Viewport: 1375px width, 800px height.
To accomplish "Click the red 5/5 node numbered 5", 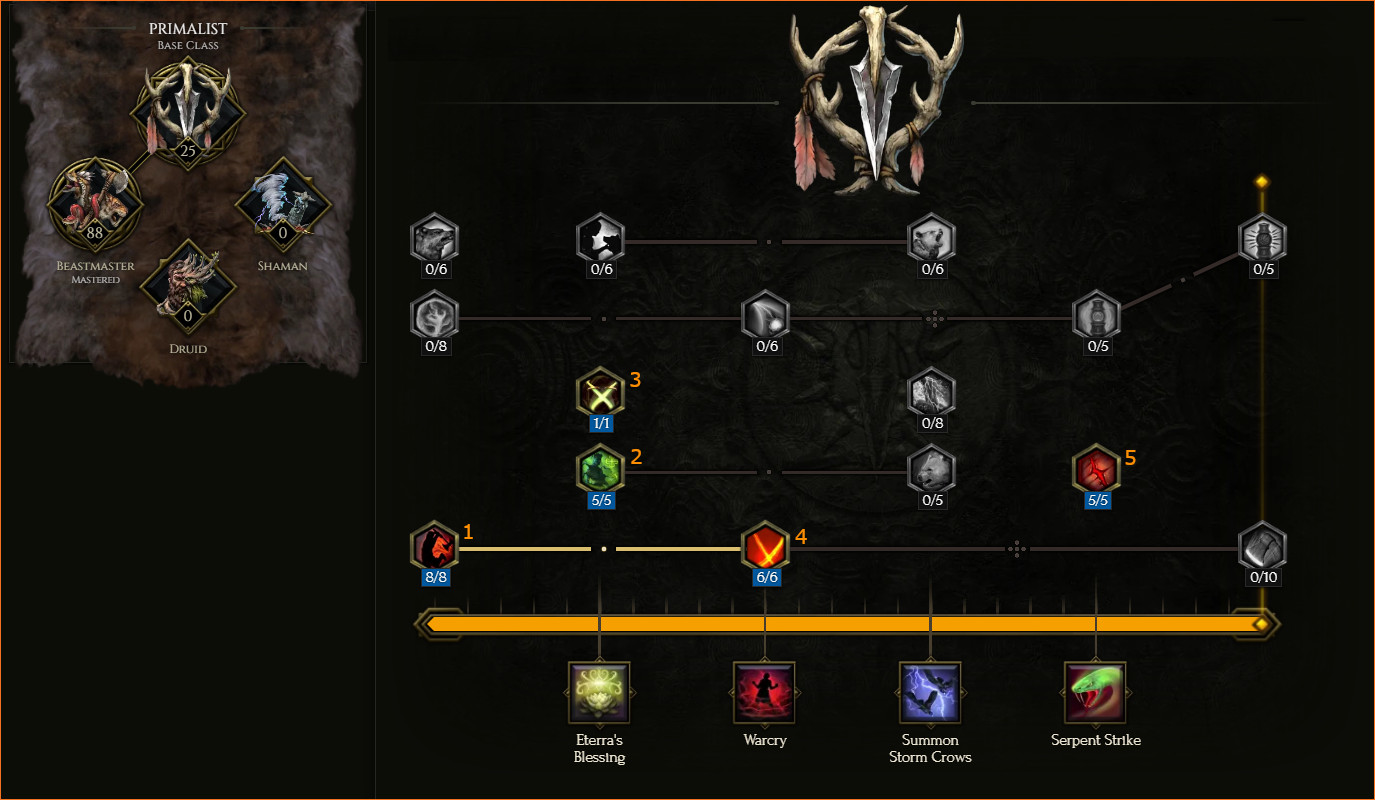I will [1096, 470].
